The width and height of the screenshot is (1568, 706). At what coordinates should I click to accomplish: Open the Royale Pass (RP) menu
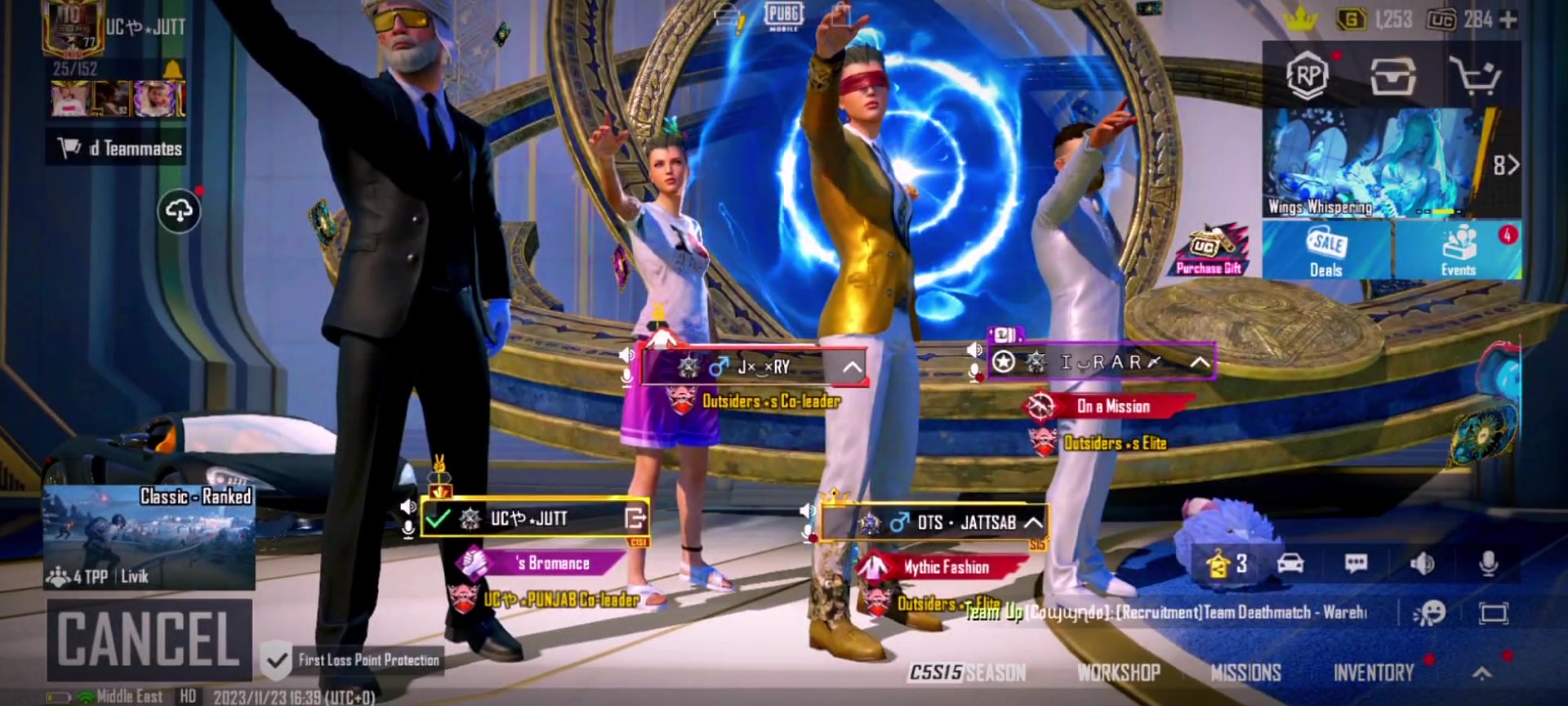[x=1307, y=76]
